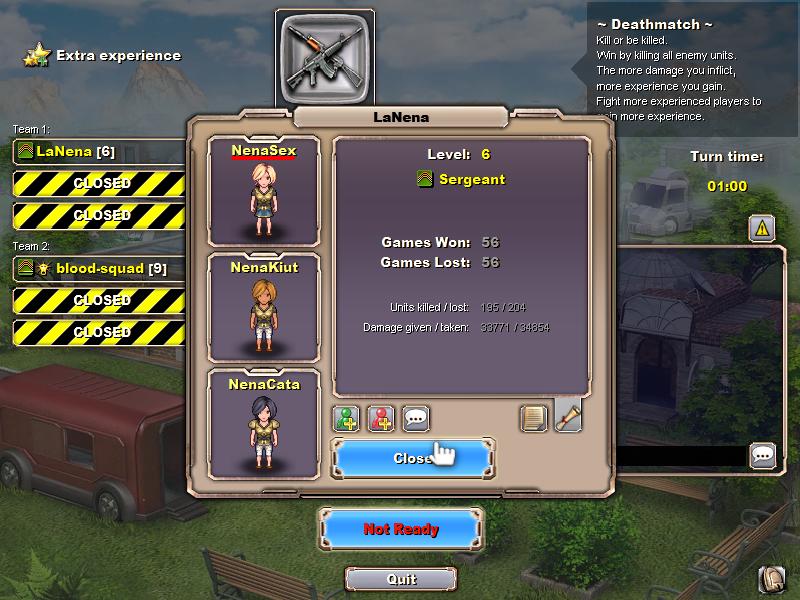Open the paper notes page icon
The height and width of the screenshot is (600, 800).
[534, 418]
